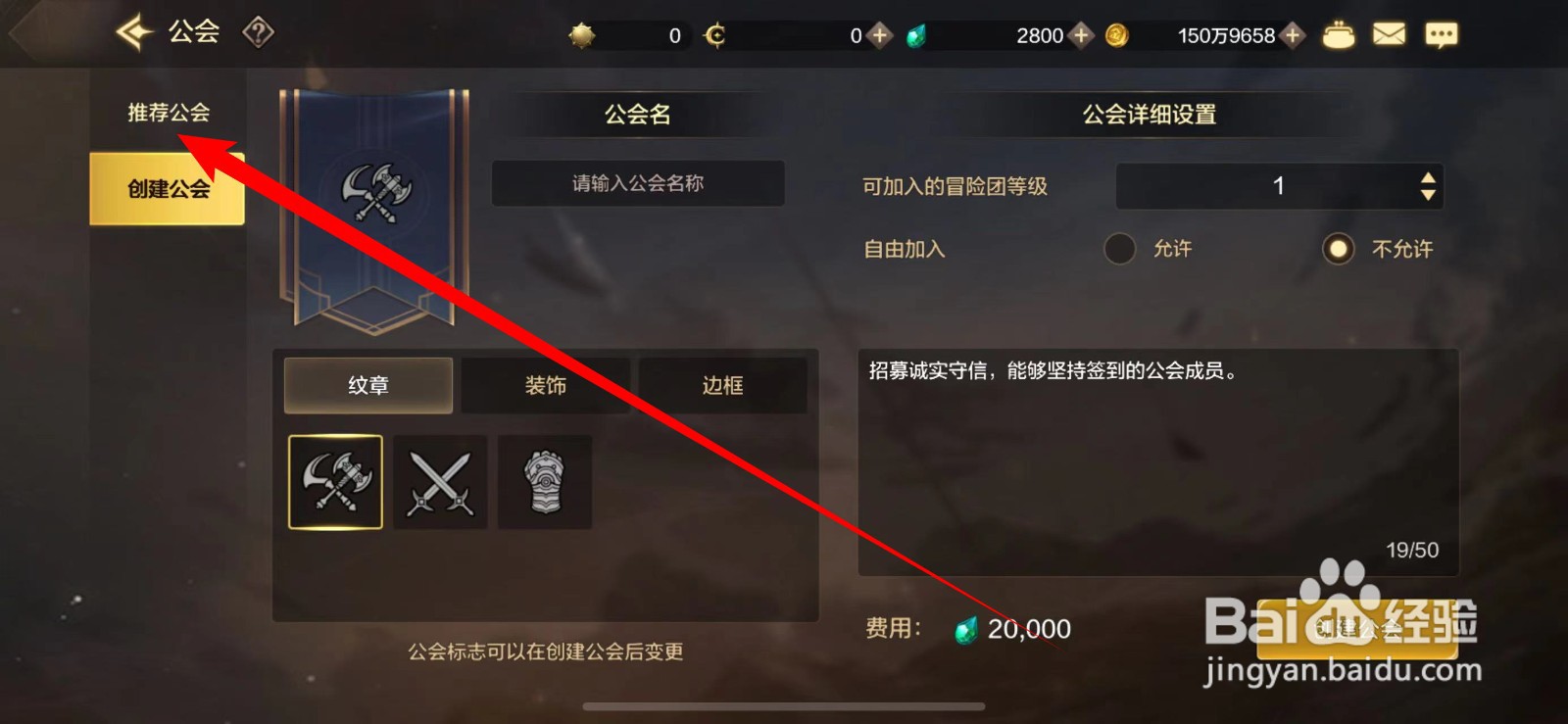Click the up arrow to raise adventure level
This screenshot has height=724, width=1568.
1429,176
